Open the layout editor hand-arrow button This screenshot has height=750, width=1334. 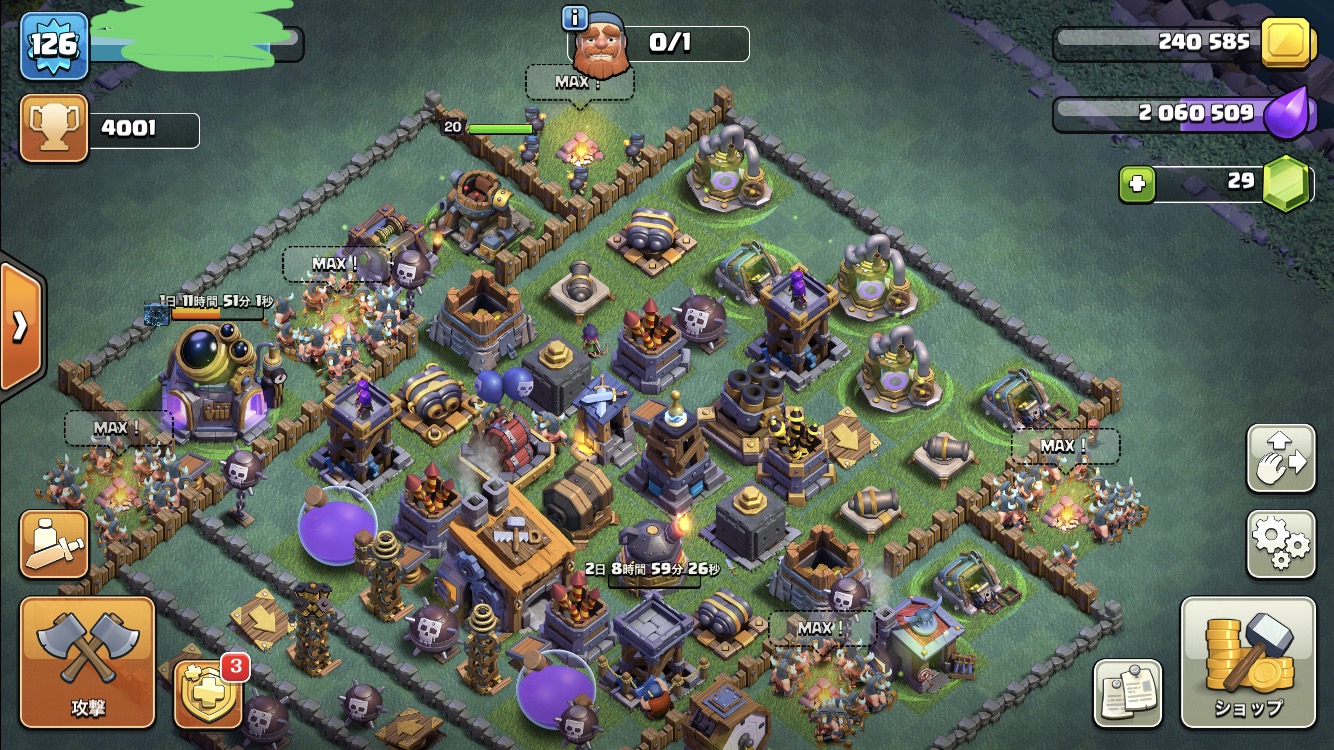tap(1280, 459)
